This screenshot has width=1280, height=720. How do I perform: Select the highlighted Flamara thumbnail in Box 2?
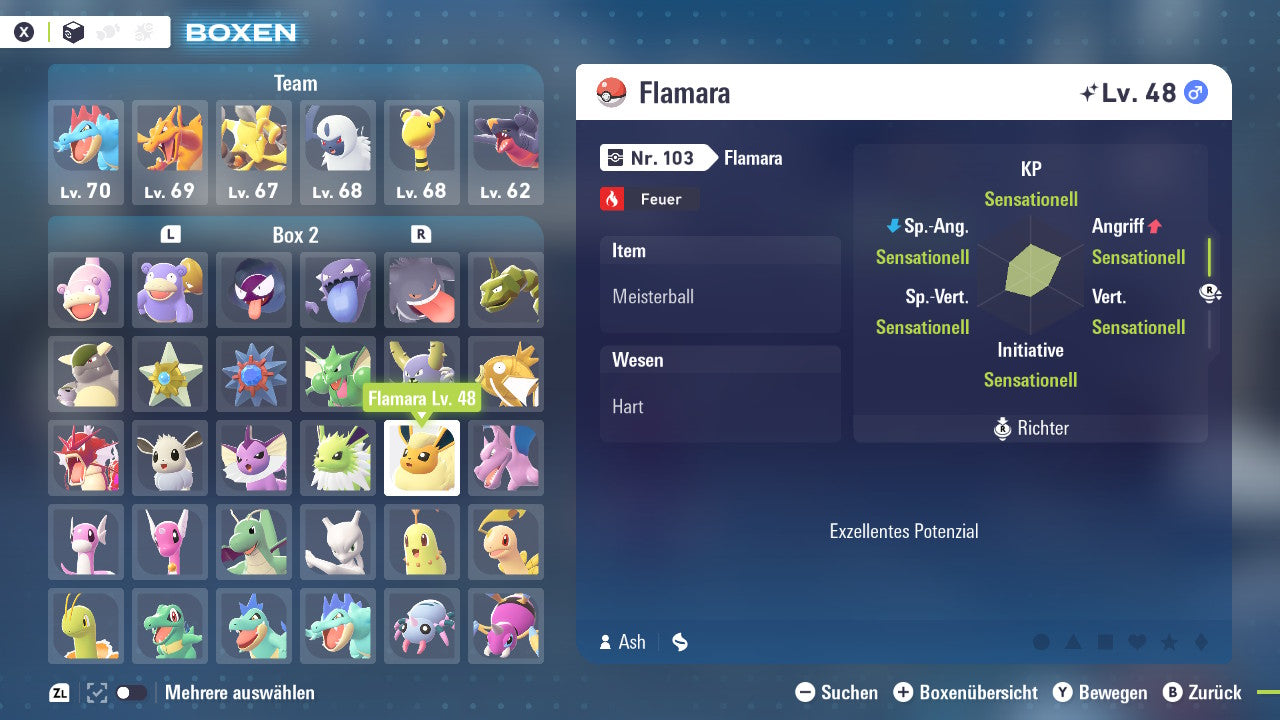point(421,458)
